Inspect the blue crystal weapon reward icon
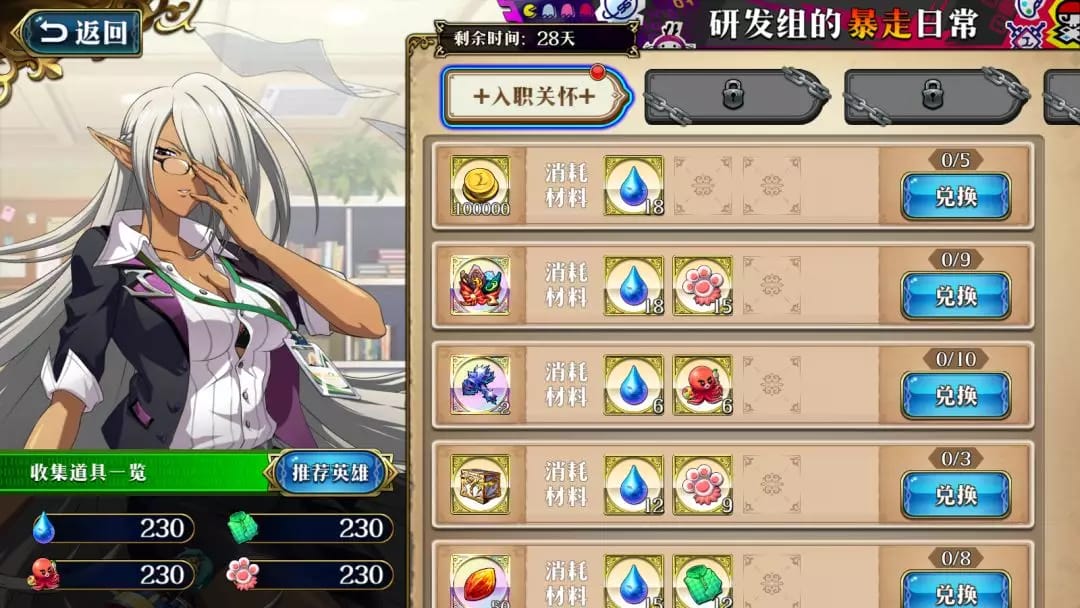Viewport: 1080px width, 608px height. tap(481, 385)
